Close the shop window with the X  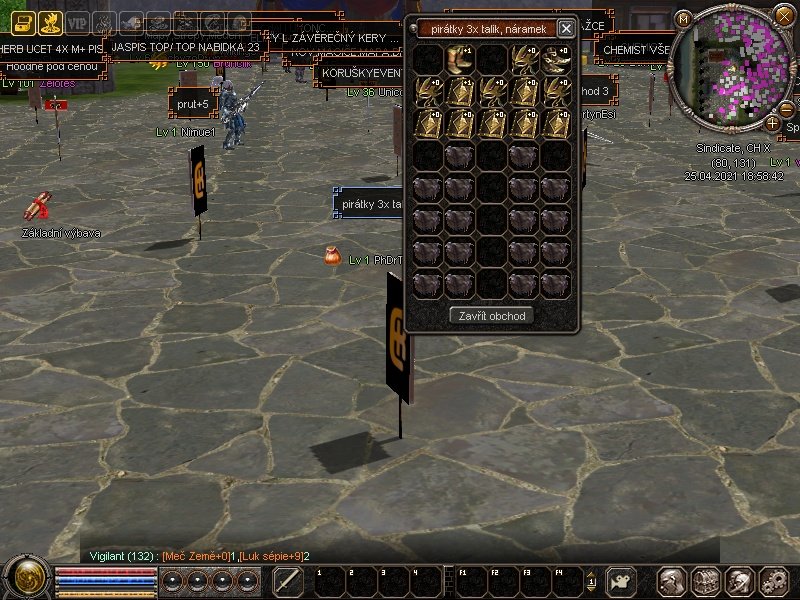[x=566, y=29]
